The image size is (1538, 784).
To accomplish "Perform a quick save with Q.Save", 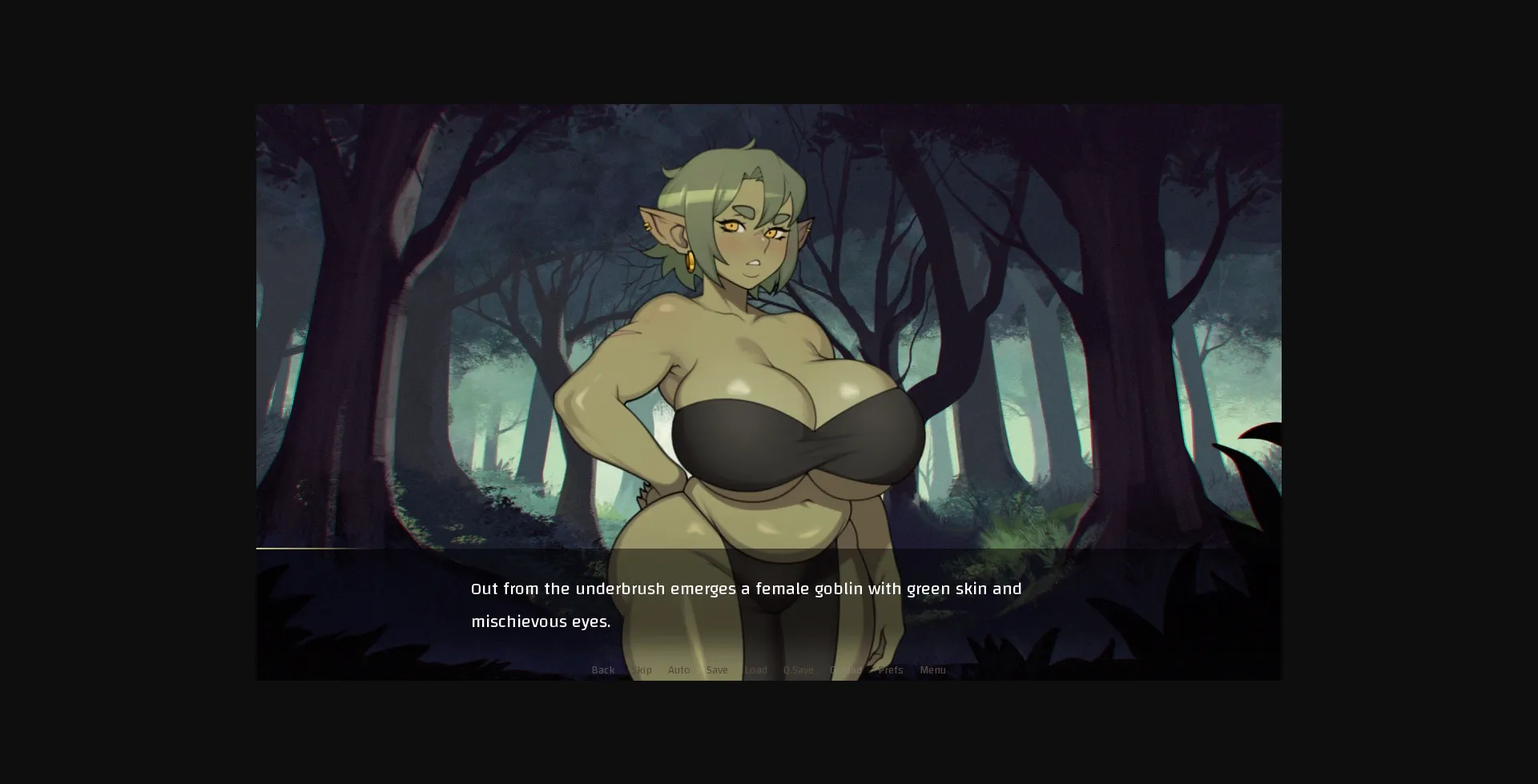I will (798, 669).
